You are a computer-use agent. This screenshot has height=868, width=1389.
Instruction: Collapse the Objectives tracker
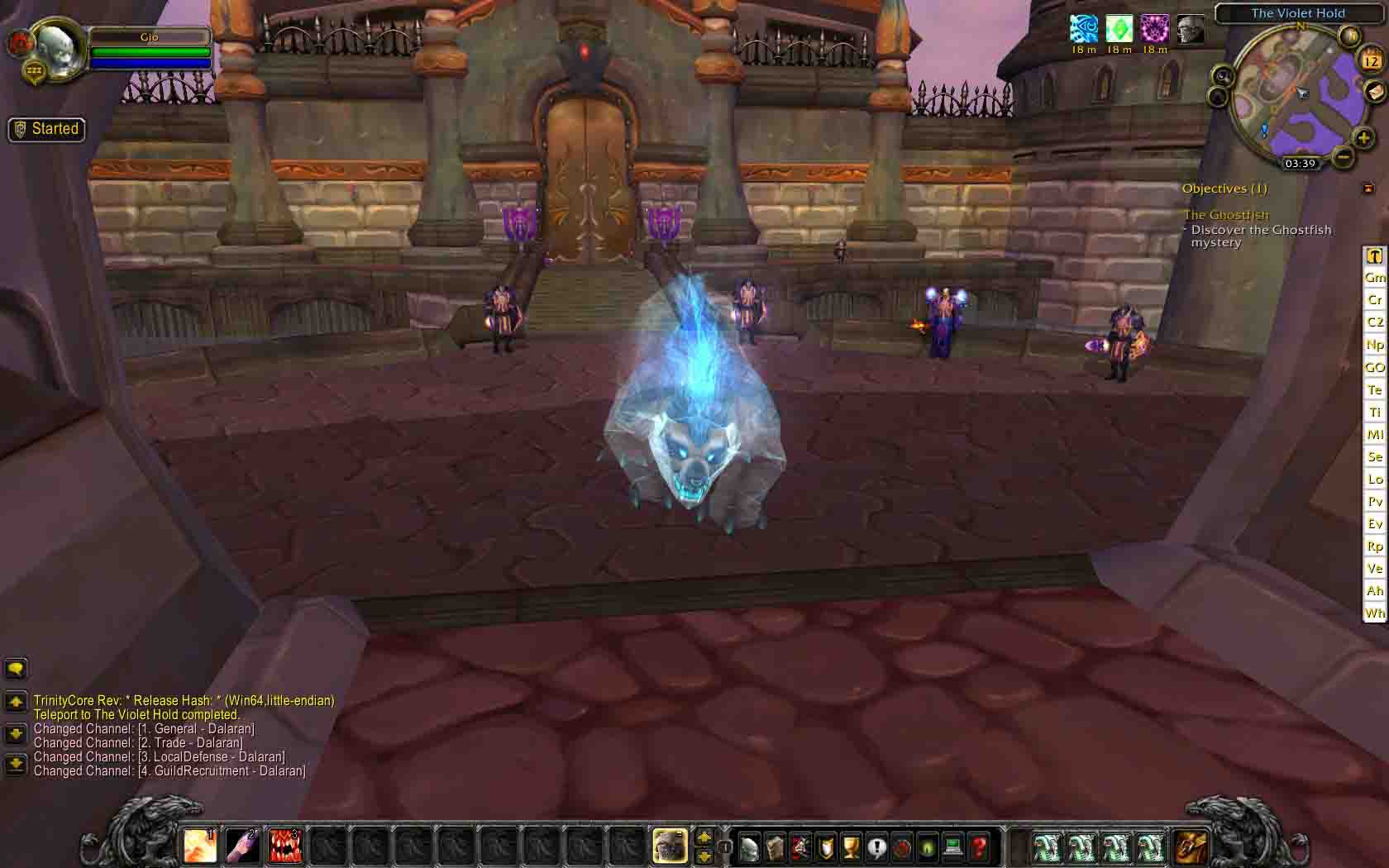click(1370, 188)
